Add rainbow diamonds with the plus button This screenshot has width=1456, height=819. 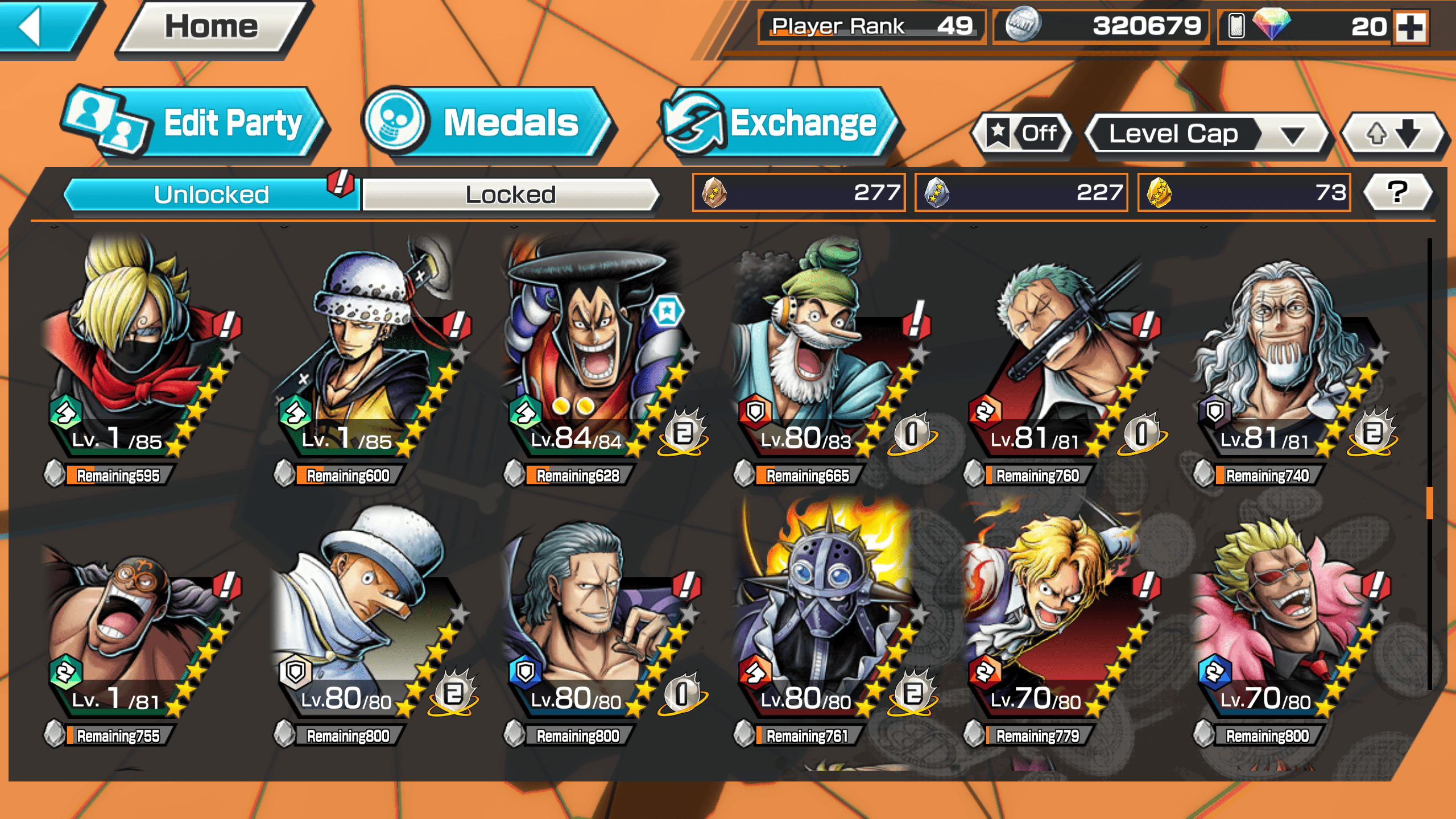(1412, 27)
